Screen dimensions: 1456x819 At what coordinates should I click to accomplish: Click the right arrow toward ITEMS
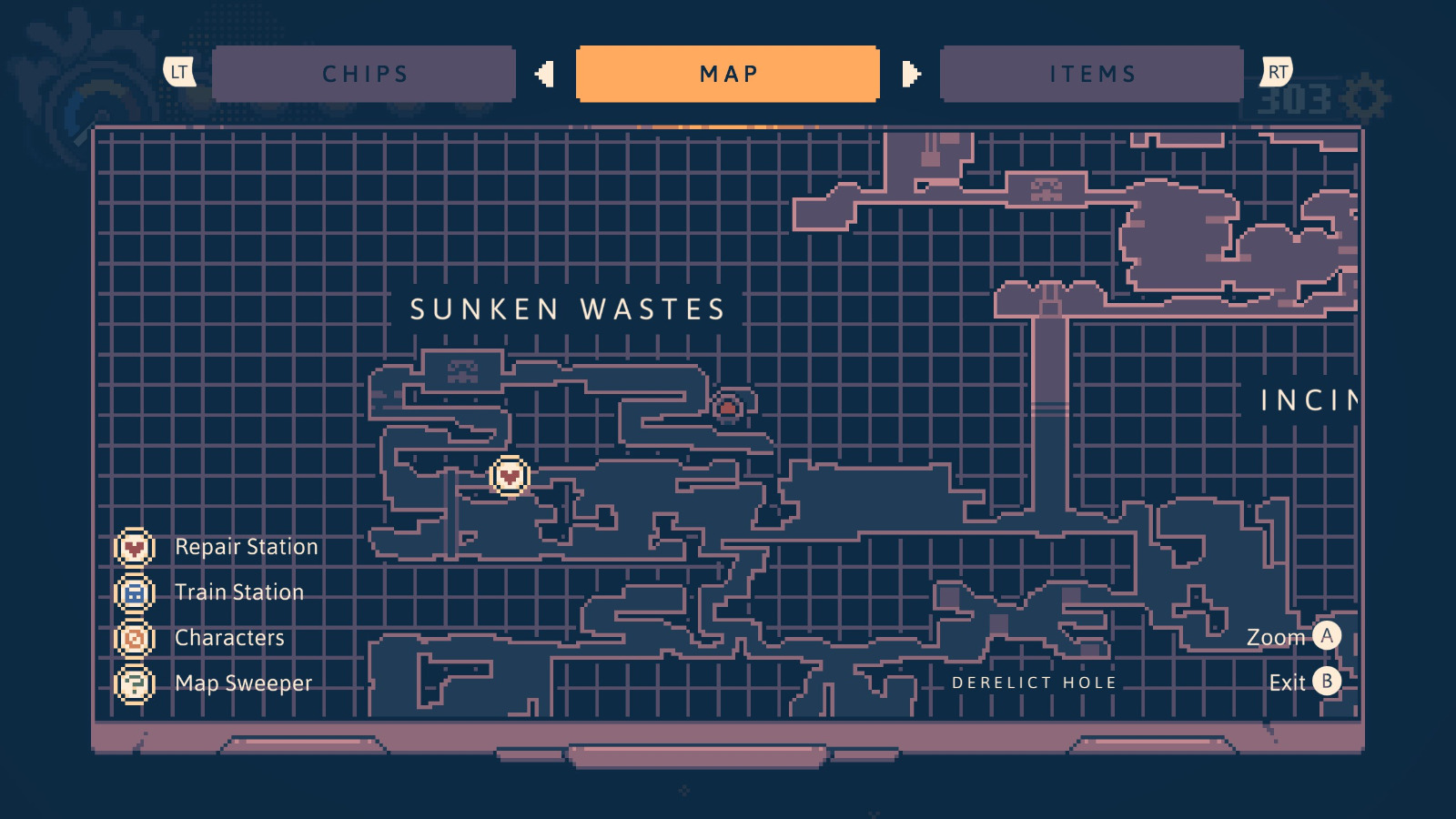click(908, 74)
